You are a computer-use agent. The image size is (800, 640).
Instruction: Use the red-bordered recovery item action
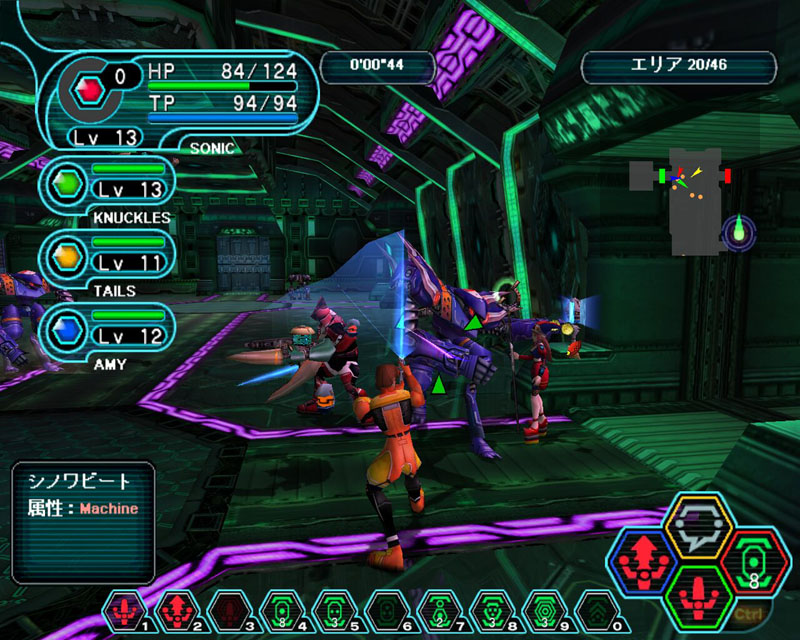[753, 562]
